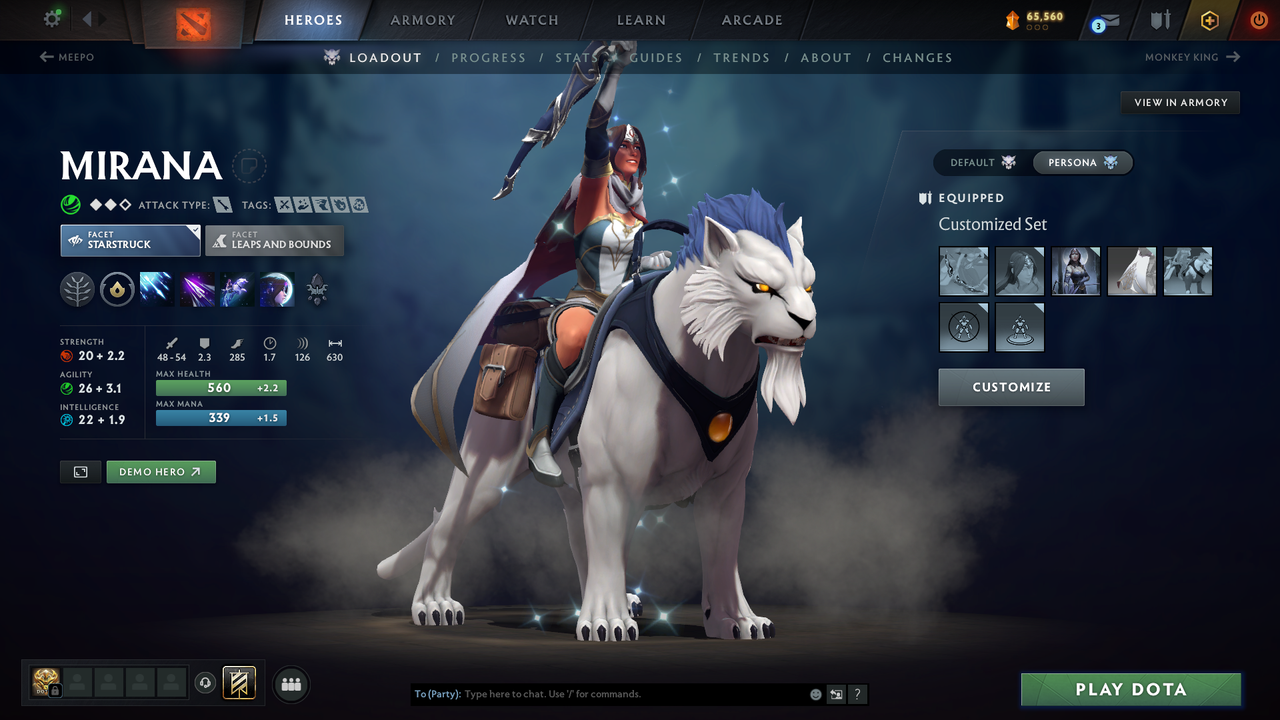This screenshot has height=720, width=1280.
Task: Enable the Persona appearance
Action: tap(1083, 162)
